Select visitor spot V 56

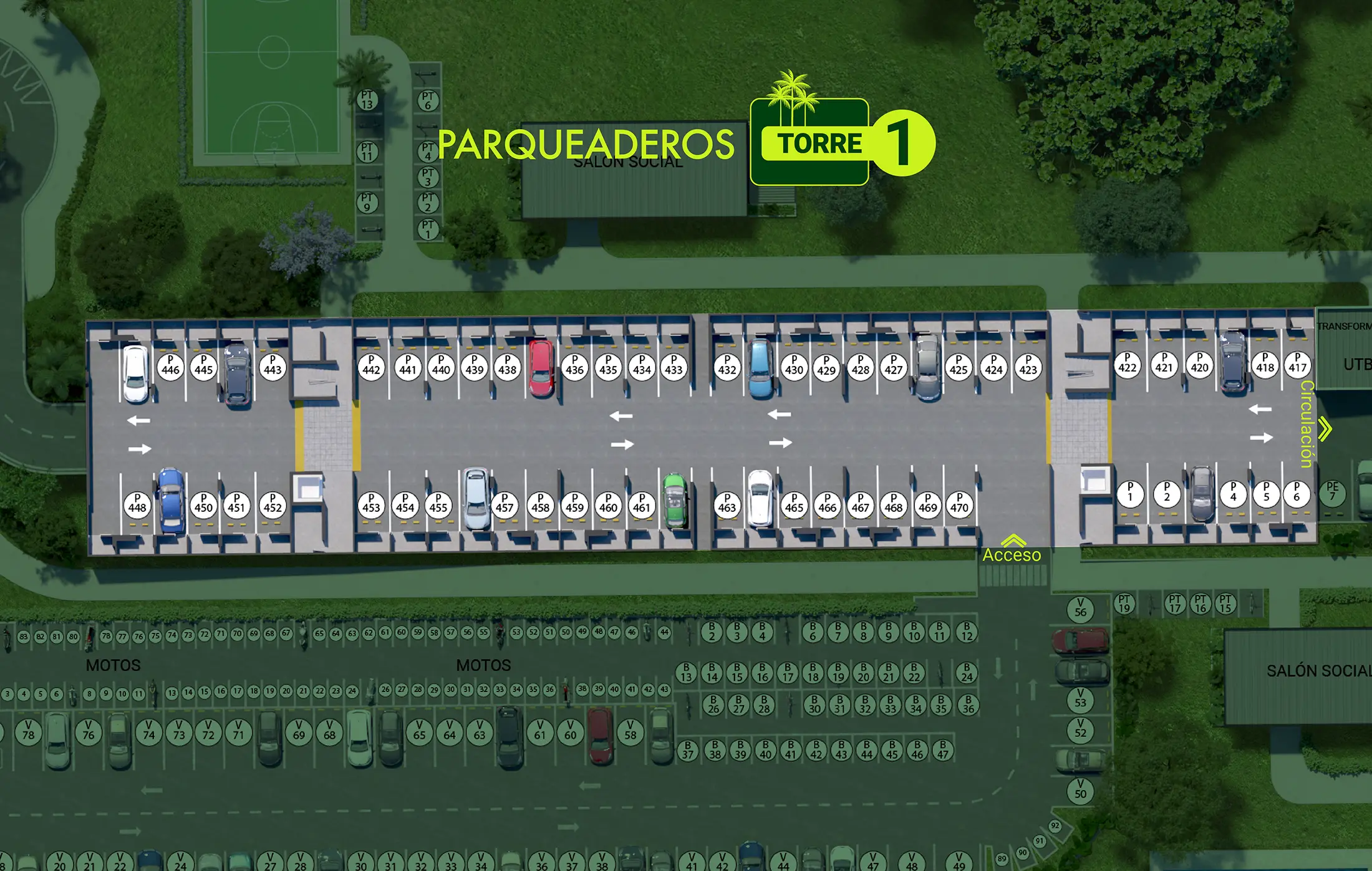(1080, 609)
